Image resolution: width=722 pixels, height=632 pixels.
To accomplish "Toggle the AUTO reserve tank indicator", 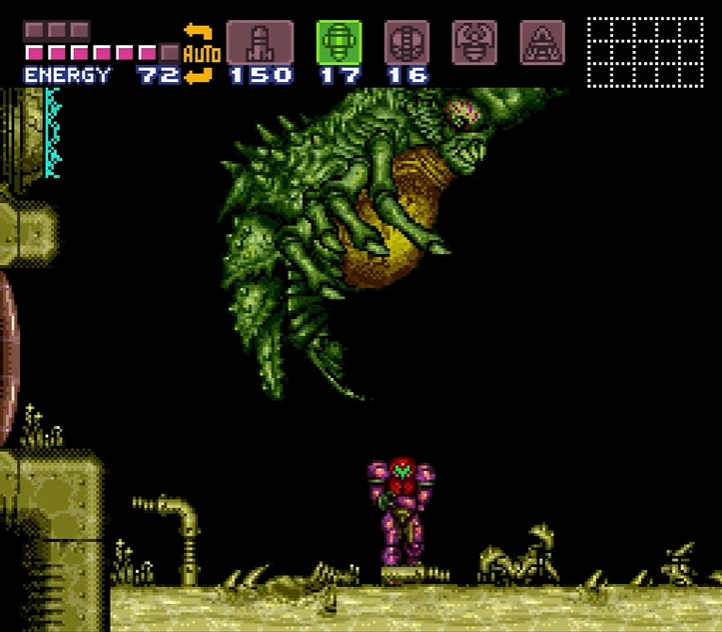I will point(201,54).
